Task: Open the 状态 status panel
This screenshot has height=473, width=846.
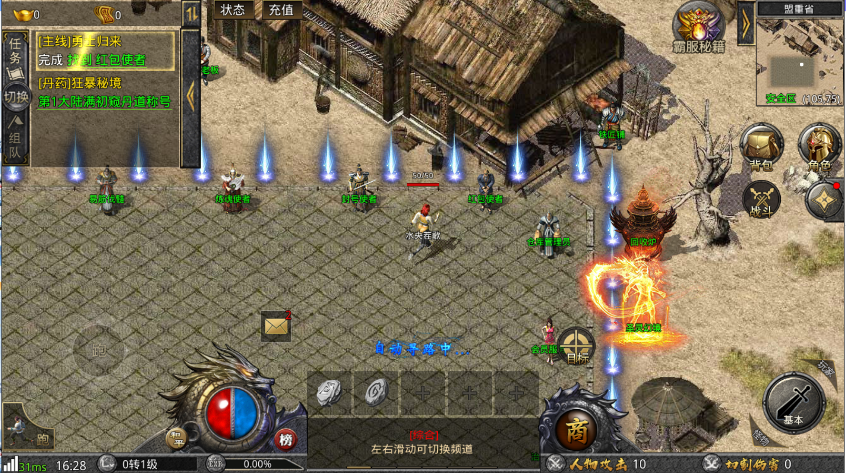Action: 232,10
